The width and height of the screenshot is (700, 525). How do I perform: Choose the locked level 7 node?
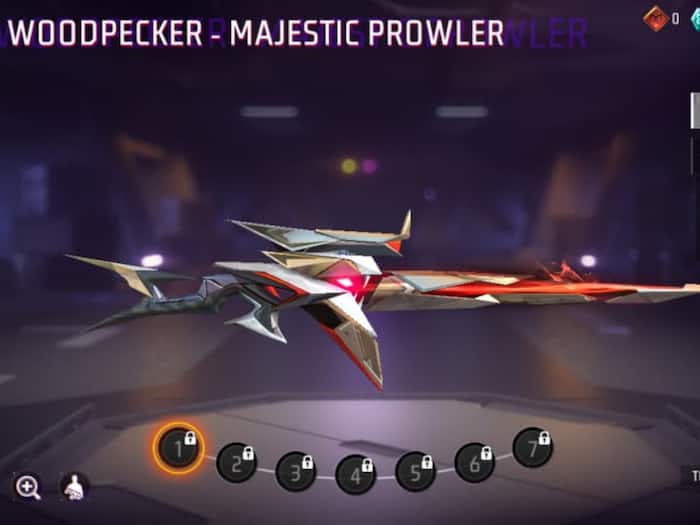click(x=532, y=447)
